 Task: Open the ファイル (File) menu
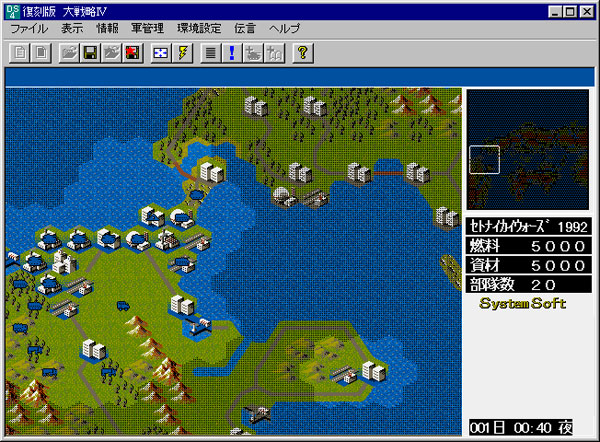click(29, 30)
